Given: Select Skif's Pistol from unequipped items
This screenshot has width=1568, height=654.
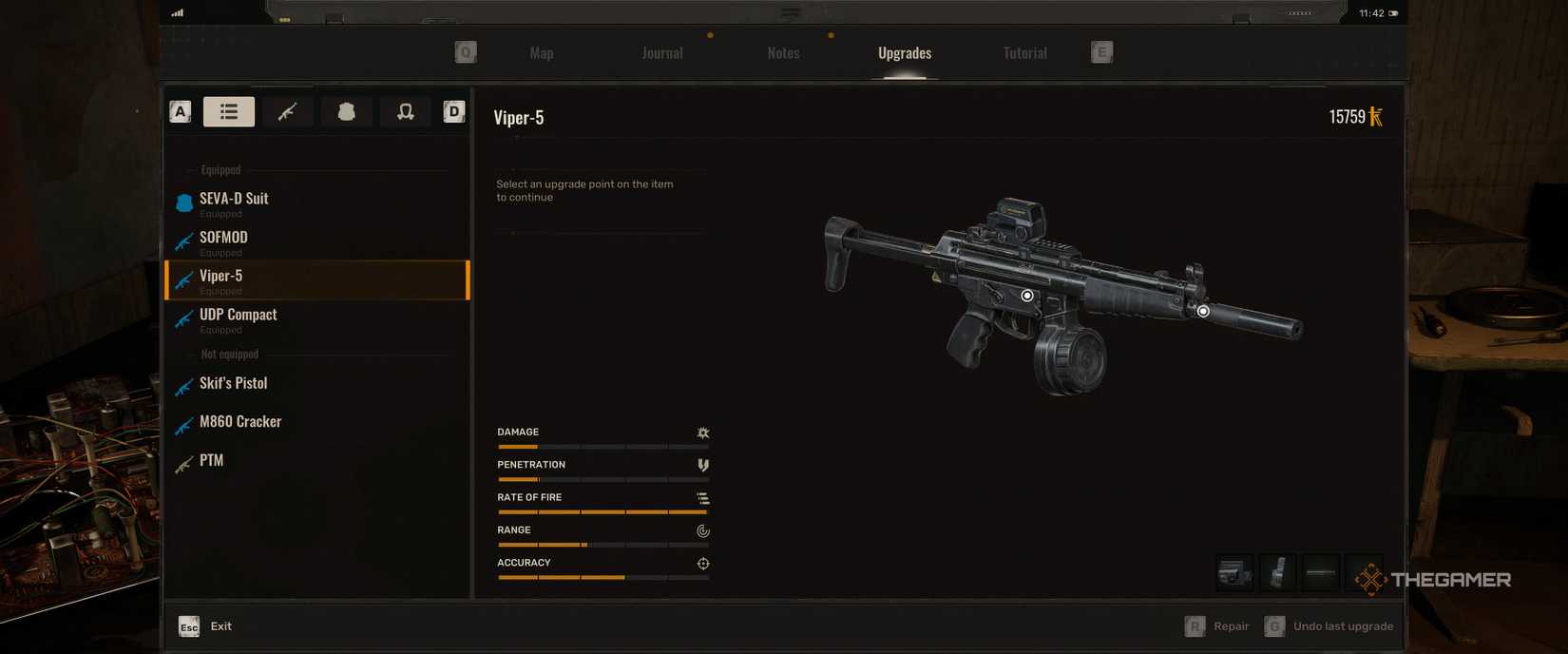Looking at the screenshot, I should (x=233, y=383).
